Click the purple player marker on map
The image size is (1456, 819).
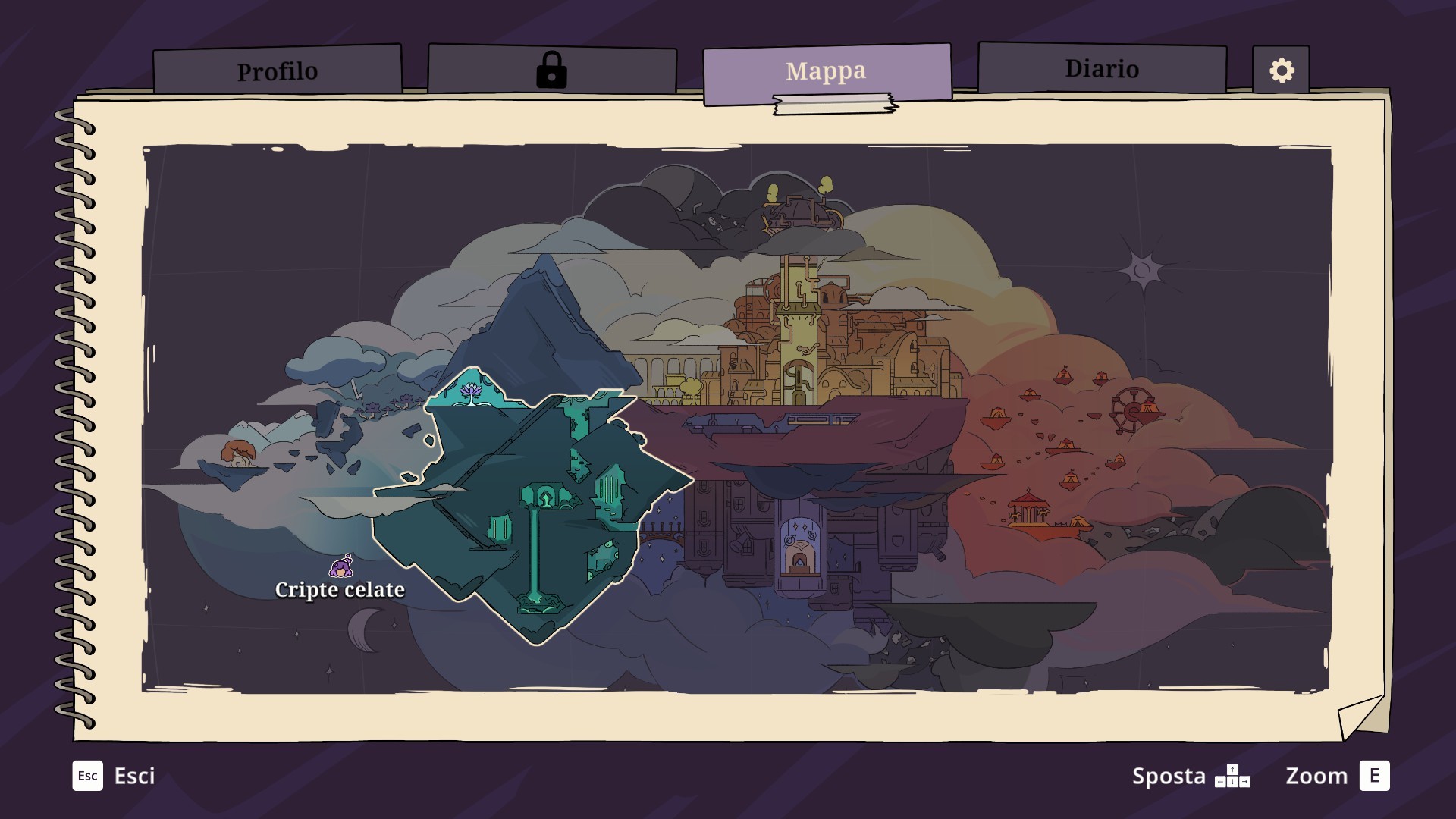pos(342,566)
